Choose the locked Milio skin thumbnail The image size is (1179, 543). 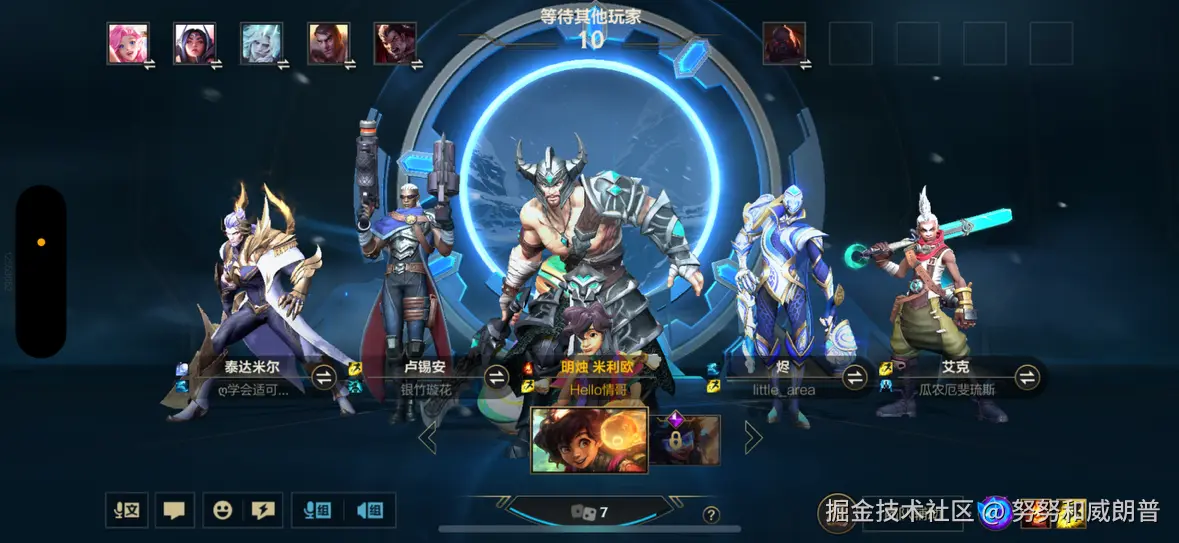(x=686, y=439)
